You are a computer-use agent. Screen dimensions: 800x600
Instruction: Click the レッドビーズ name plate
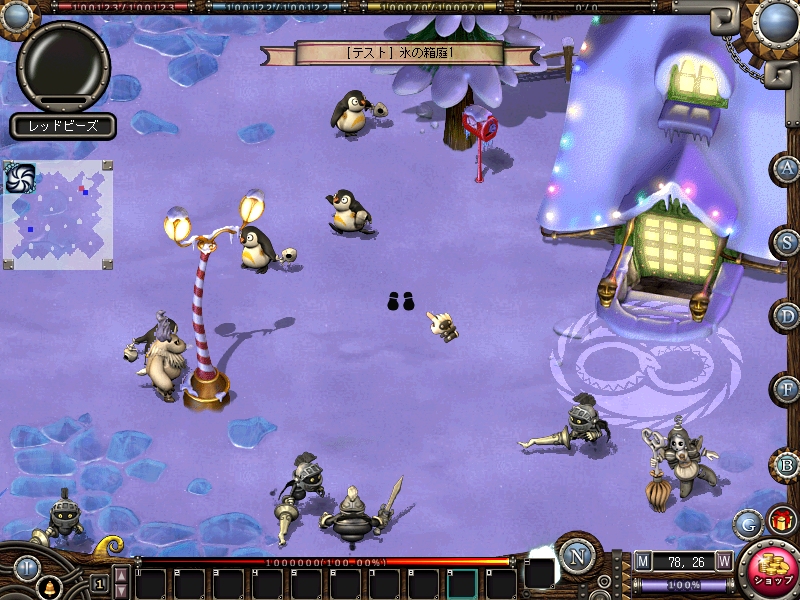pyautogui.click(x=64, y=126)
